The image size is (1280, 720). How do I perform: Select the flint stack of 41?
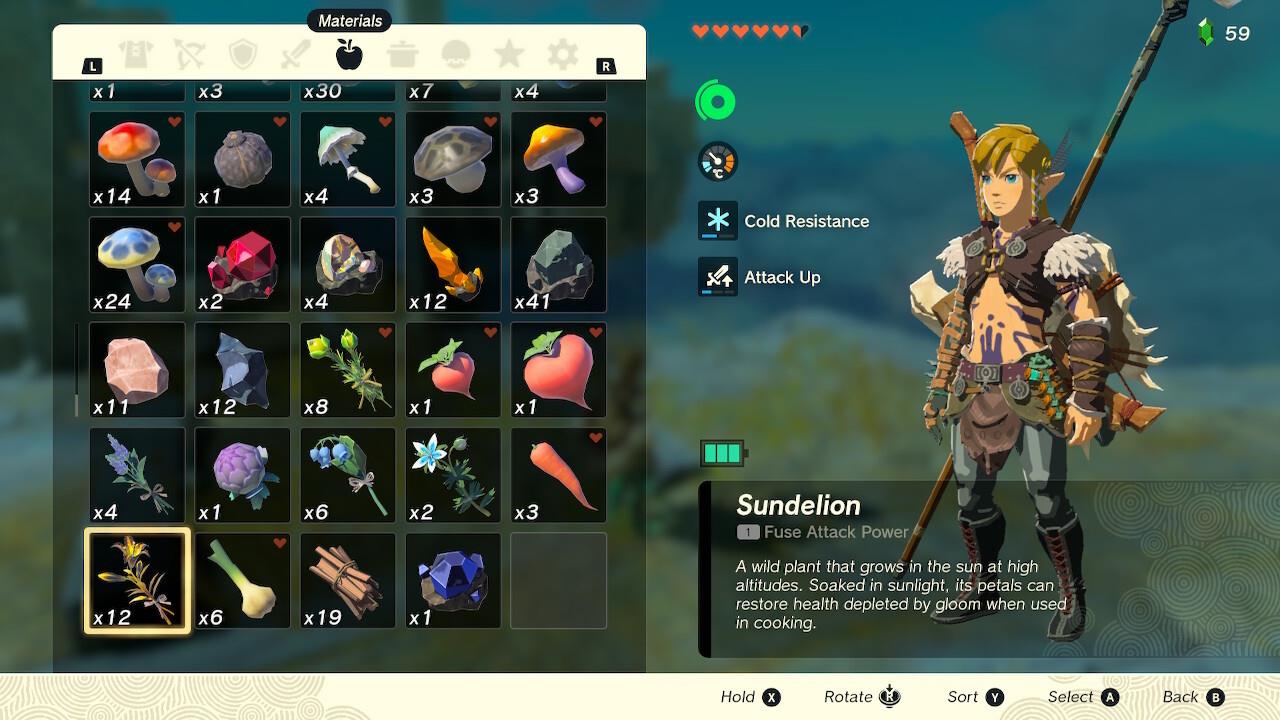click(x=559, y=265)
